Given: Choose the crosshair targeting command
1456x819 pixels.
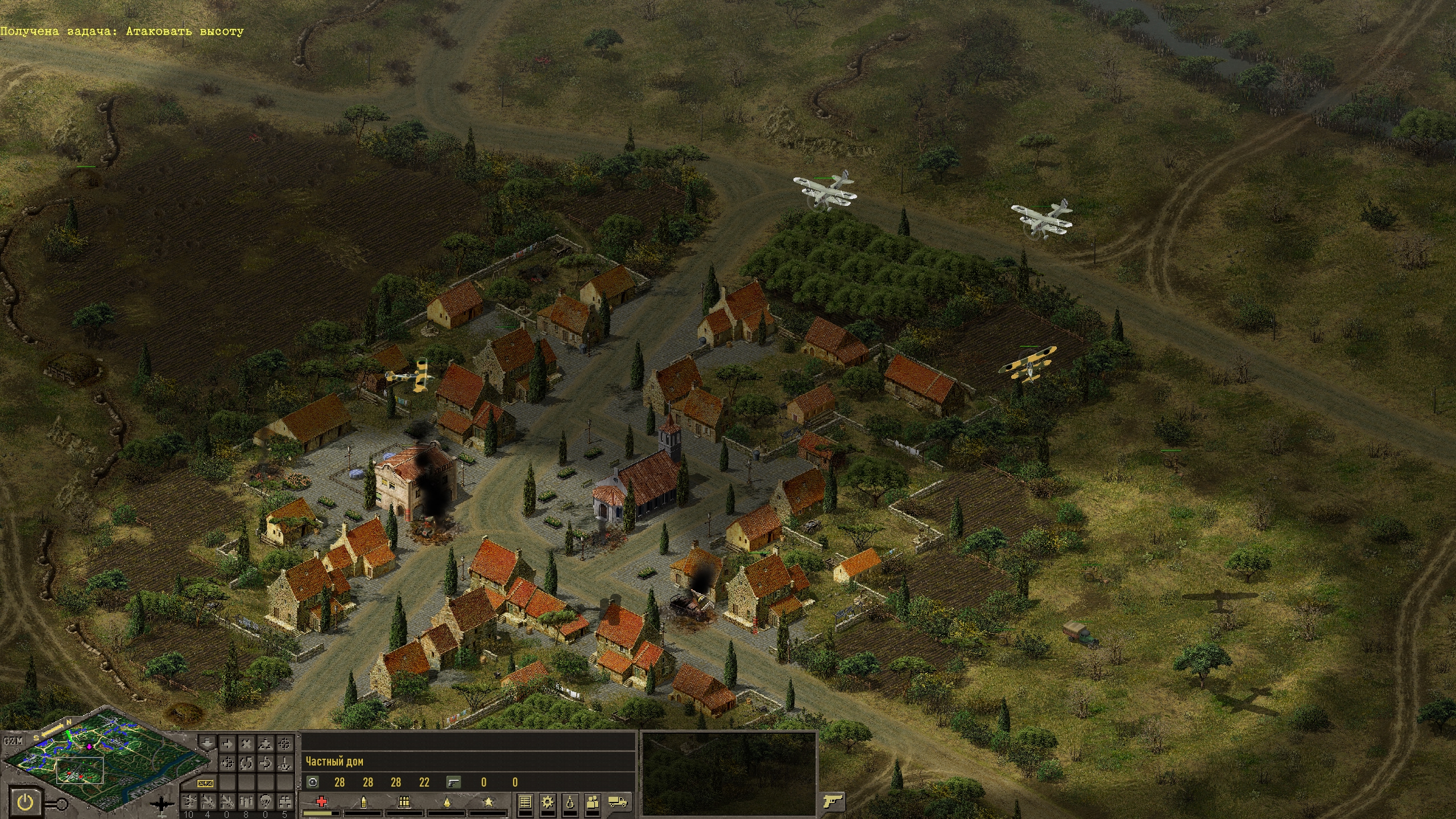Looking at the screenshot, I should click(284, 744).
